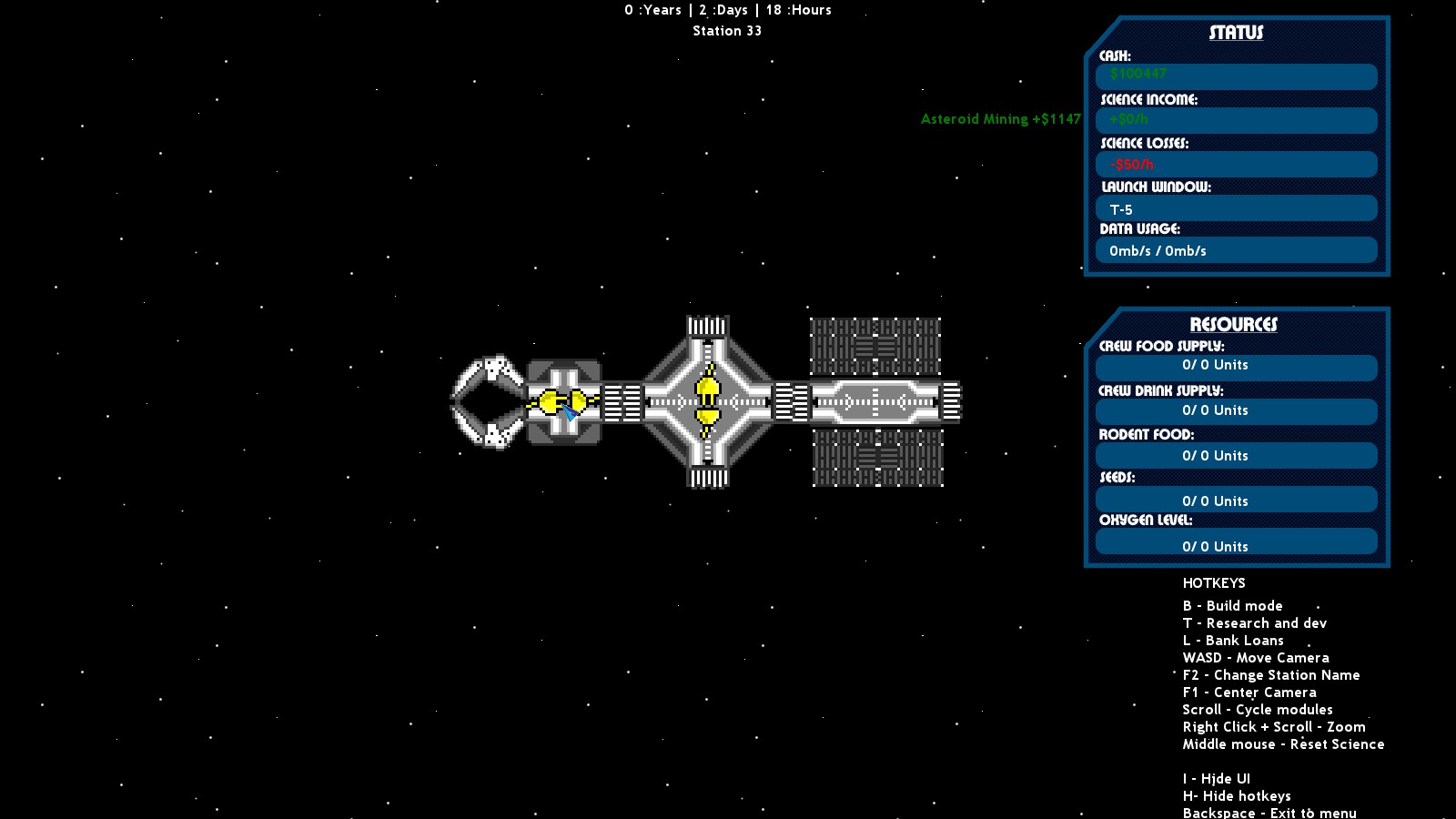Viewport: 1456px width, 819px height.
Task: Click the yellow reactor pair near the claw arm
Action: [562, 399]
